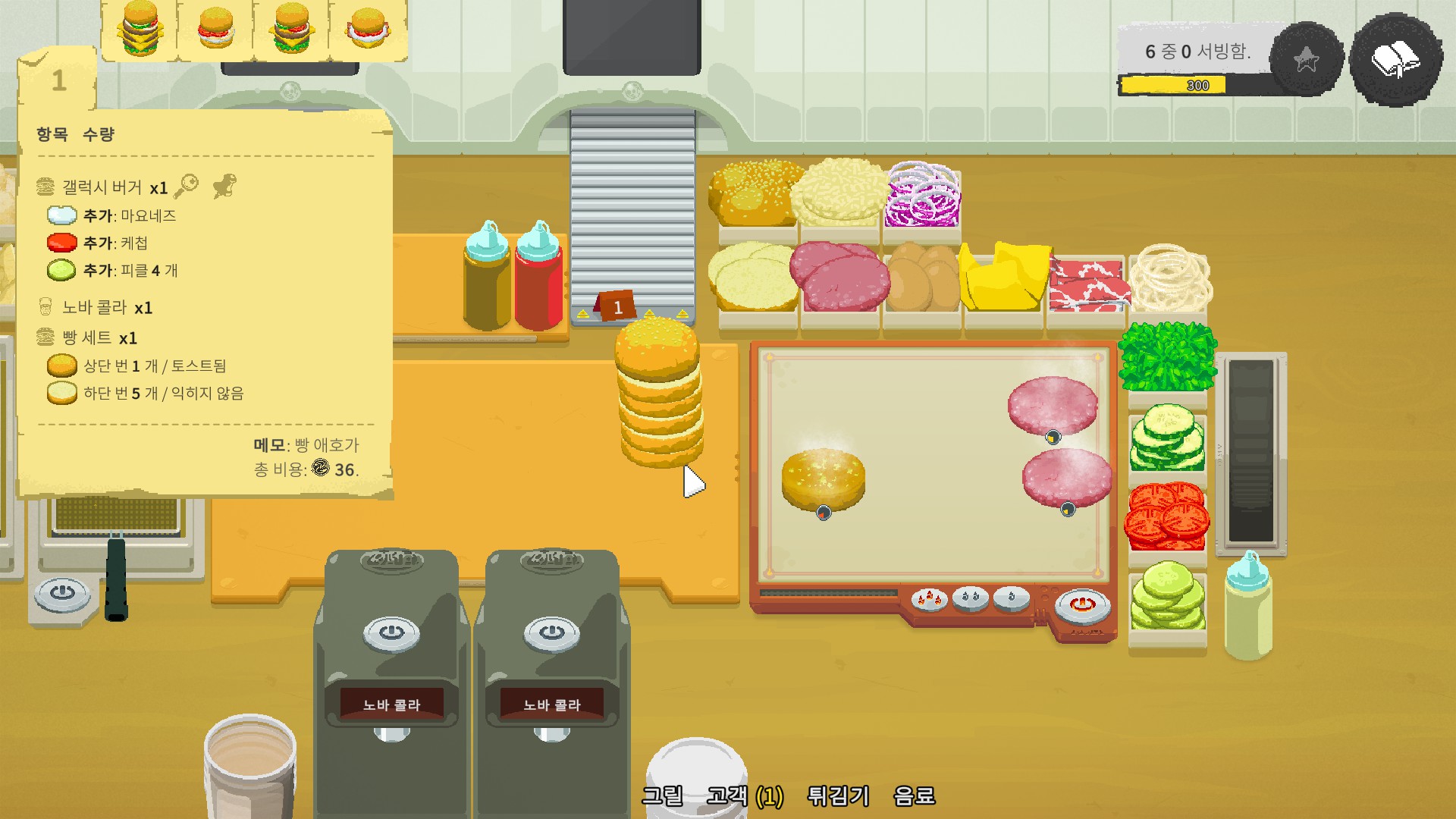Open the recipe book

tap(1395, 60)
